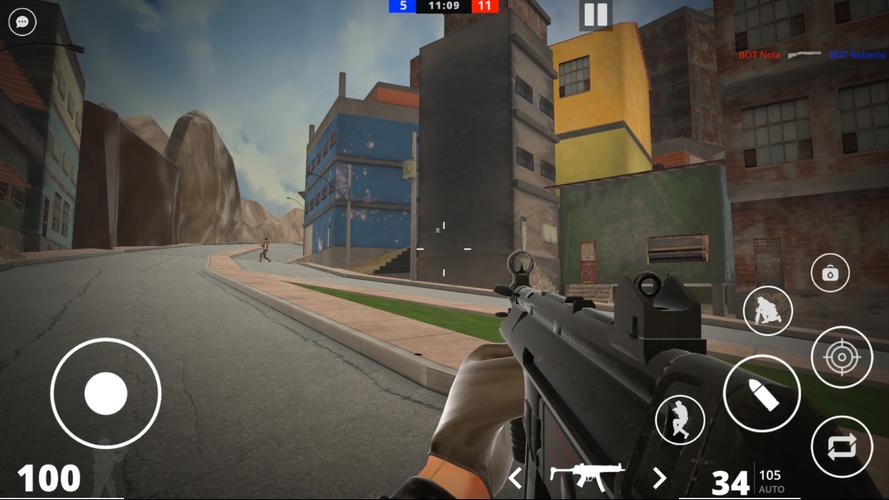Tap the running soldier button
The width and height of the screenshot is (889, 500).
[x=680, y=419]
